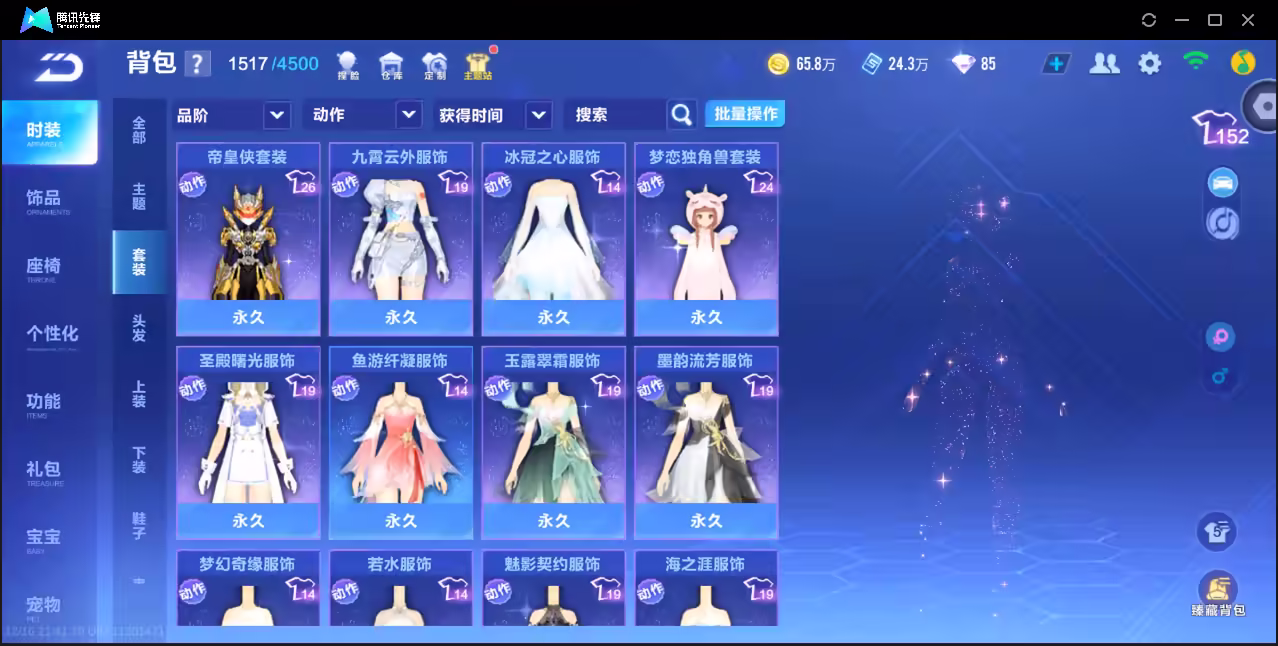1278x646 pixels.
Task: Select the 头发 sub-category tab
Action: coord(139,328)
